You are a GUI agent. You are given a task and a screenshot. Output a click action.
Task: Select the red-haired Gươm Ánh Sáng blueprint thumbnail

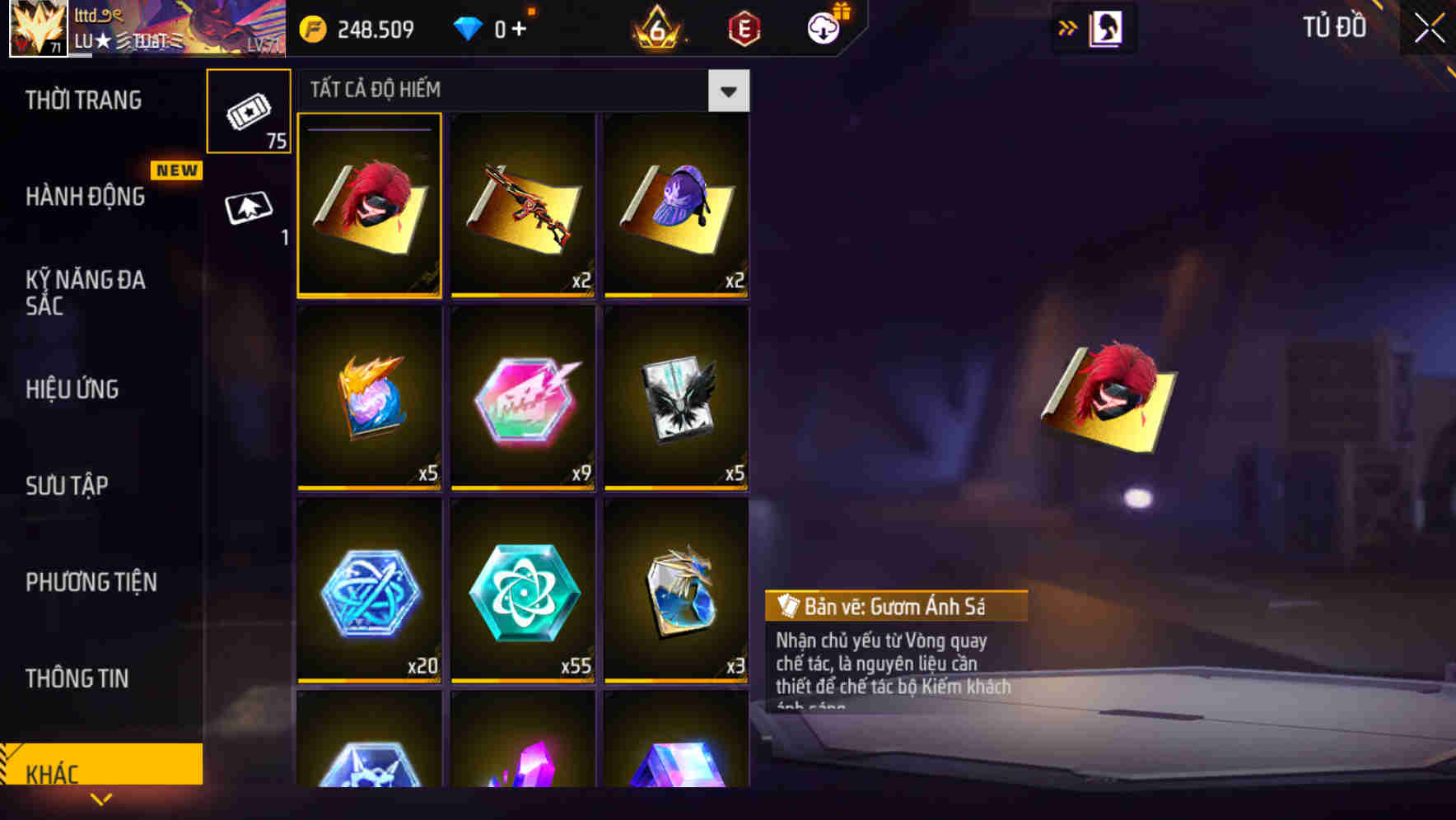370,206
